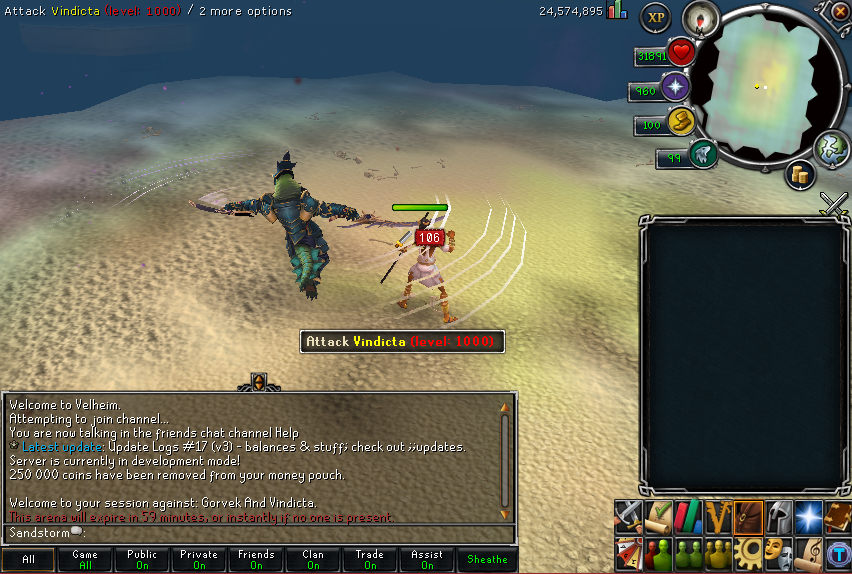The height and width of the screenshot is (574, 852).
Task: Click the green Sheathe button
Action: click(x=488, y=560)
